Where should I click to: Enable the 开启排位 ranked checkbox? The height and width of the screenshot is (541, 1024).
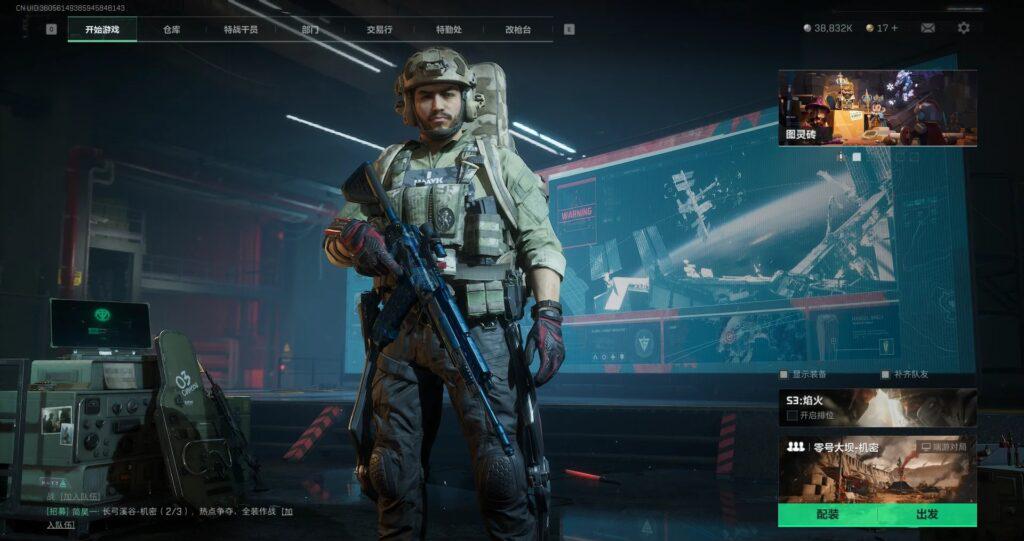[x=792, y=415]
